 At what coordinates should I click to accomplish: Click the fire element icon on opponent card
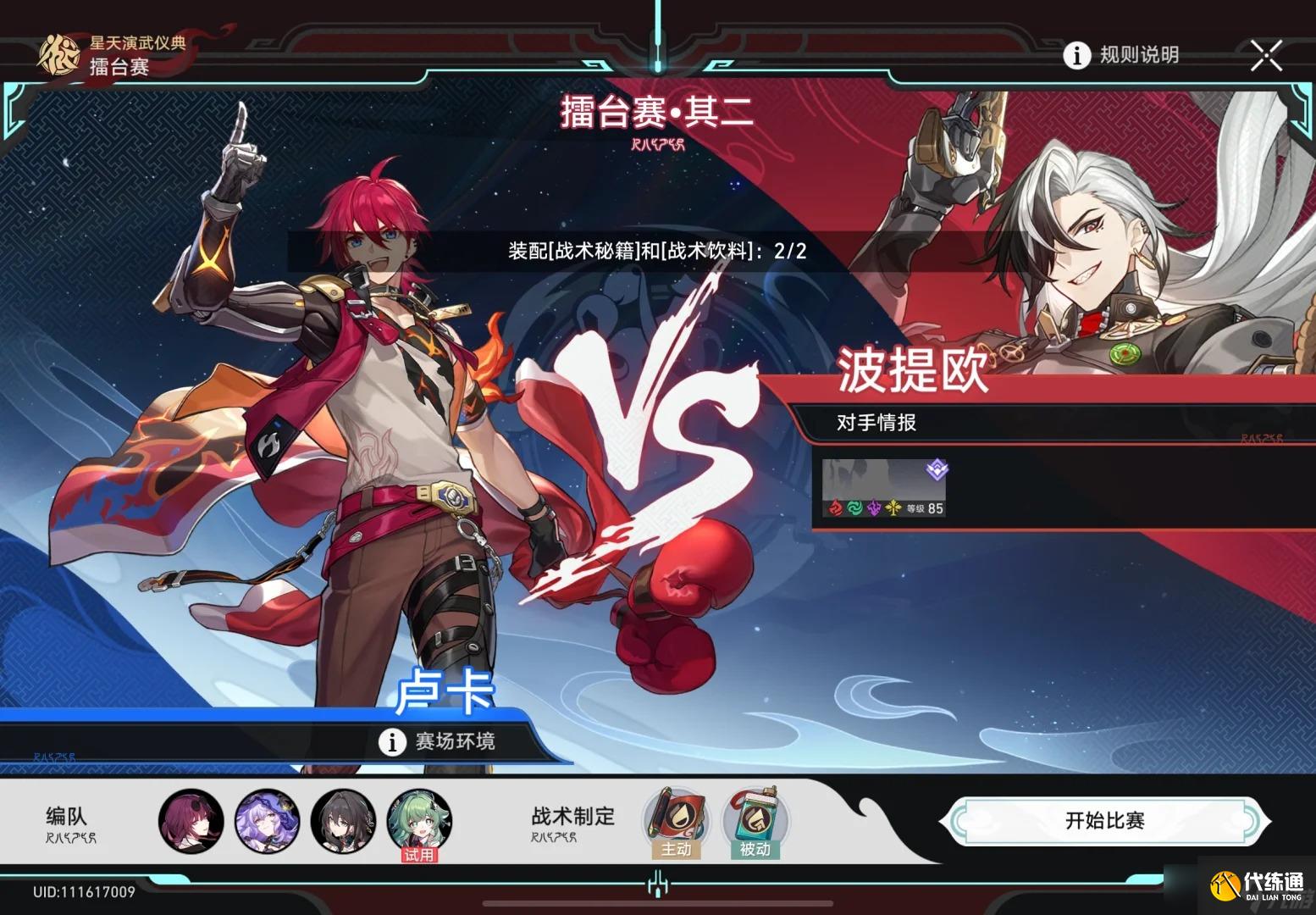835,509
